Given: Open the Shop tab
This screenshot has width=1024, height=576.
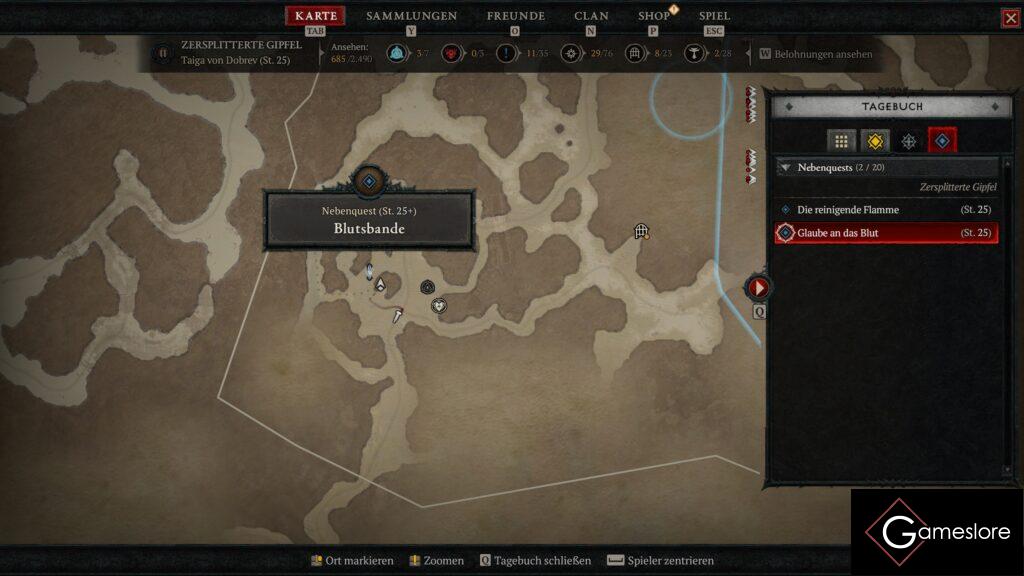Looking at the screenshot, I should coord(654,16).
